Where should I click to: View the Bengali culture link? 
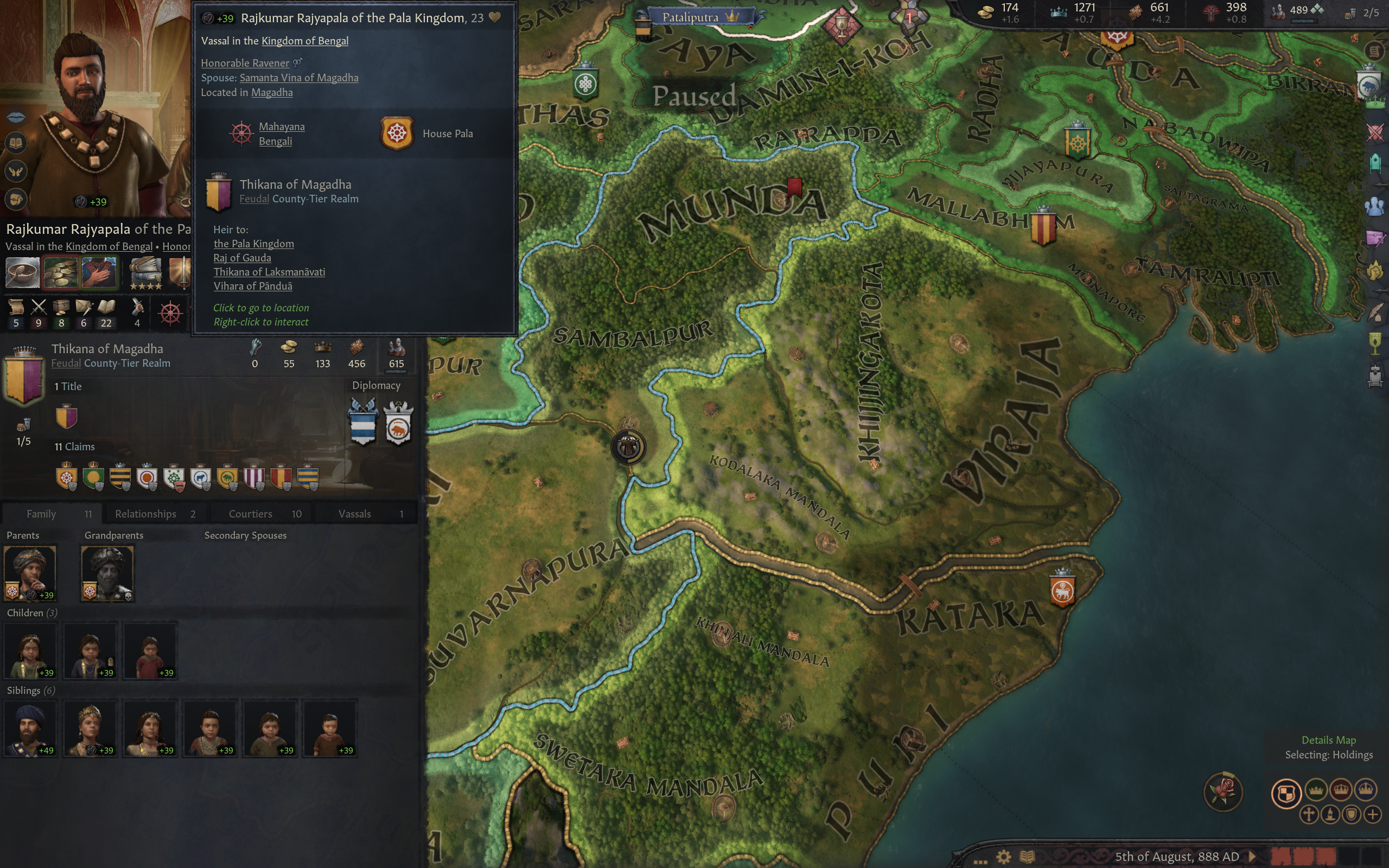pos(275,141)
